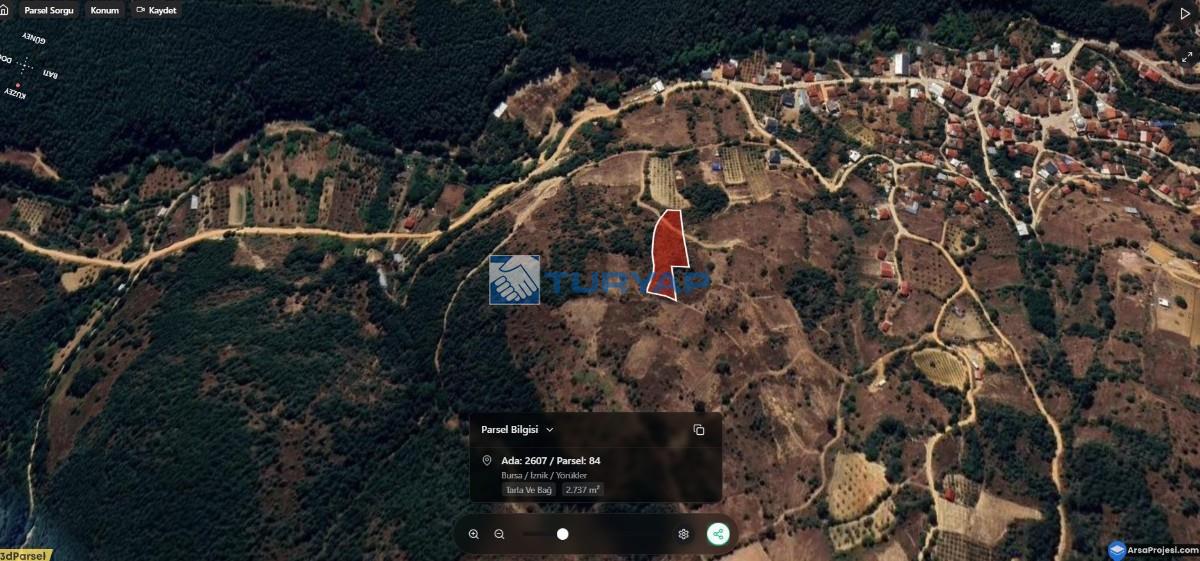1200x561 pixels.
Task: Go to the home icon
Action: point(4,10)
